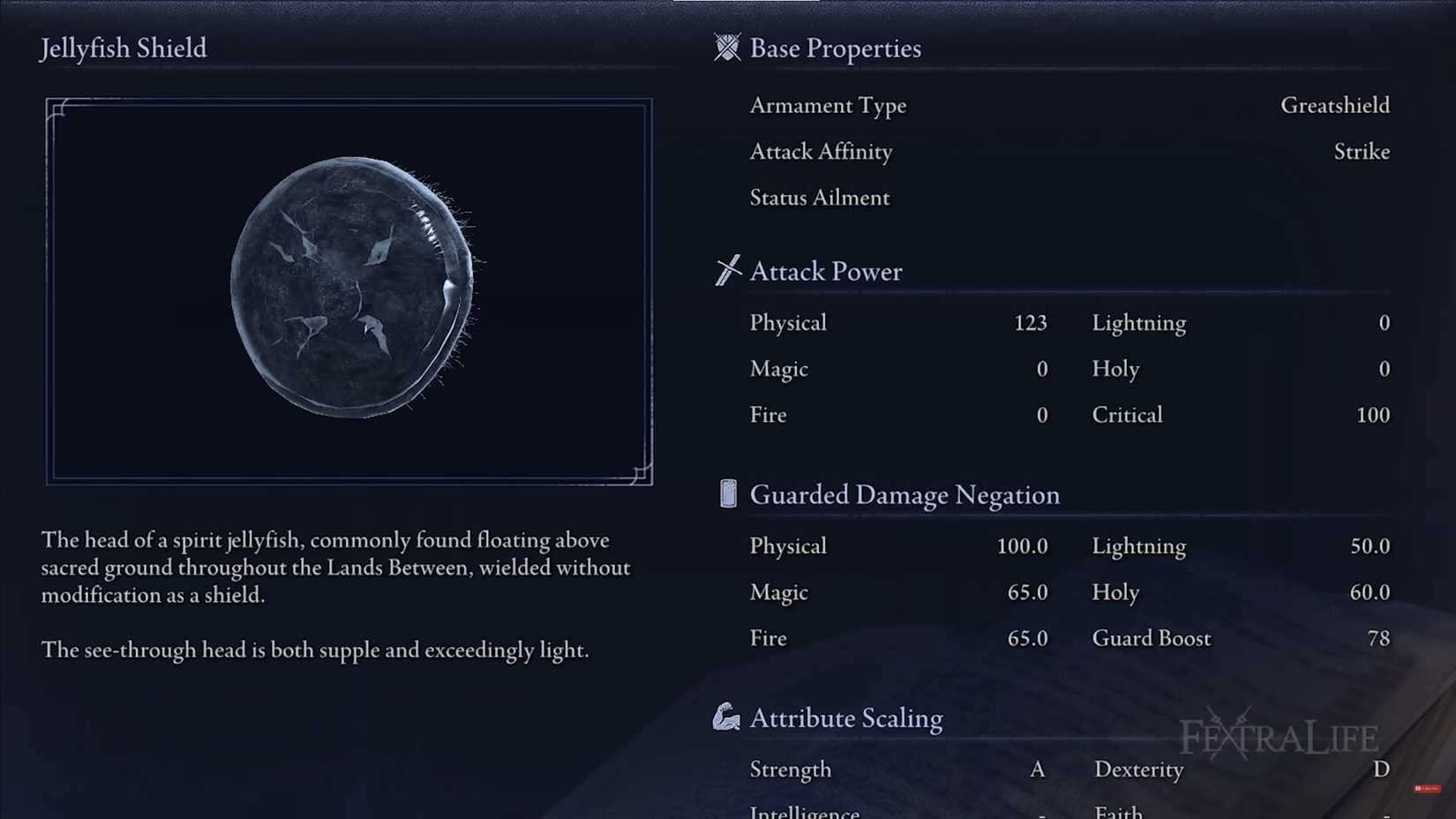Screen dimensions: 1456x819
Task: Click the Strike attack affinity value
Action: click(1362, 152)
